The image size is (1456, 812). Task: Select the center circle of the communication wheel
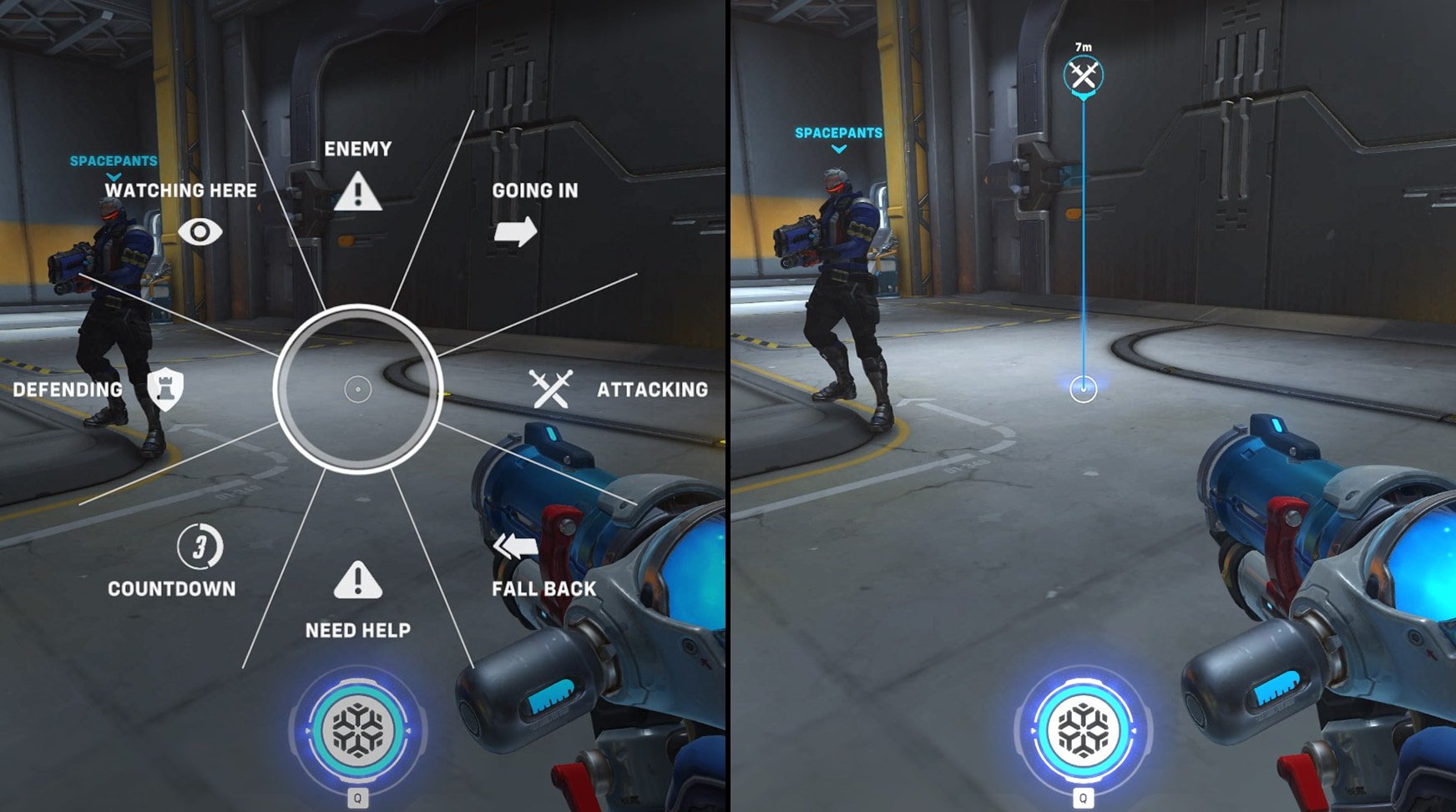[x=359, y=390]
